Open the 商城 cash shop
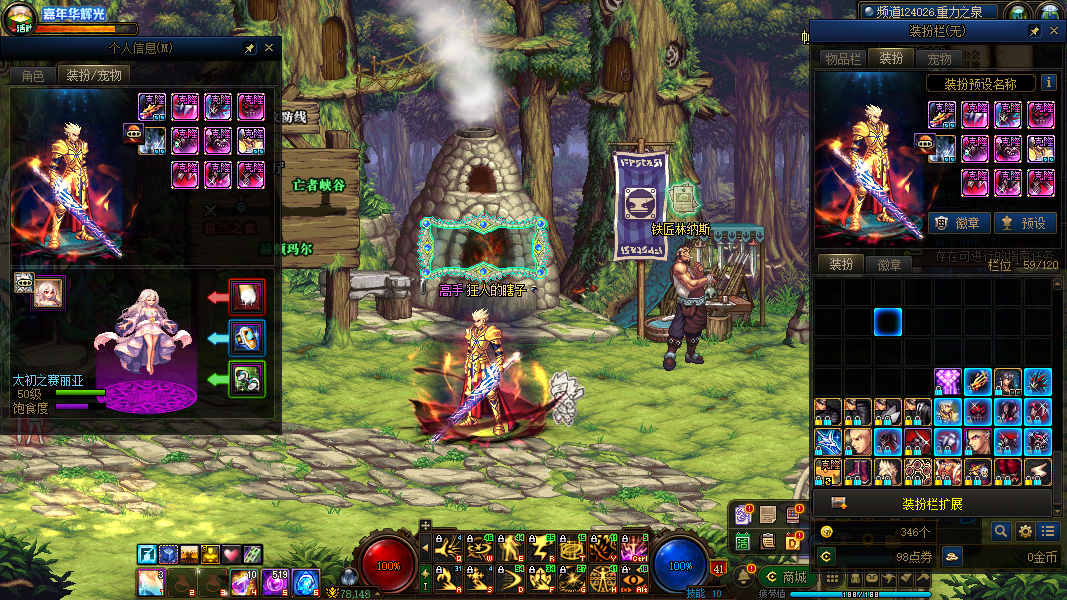 tap(785, 577)
